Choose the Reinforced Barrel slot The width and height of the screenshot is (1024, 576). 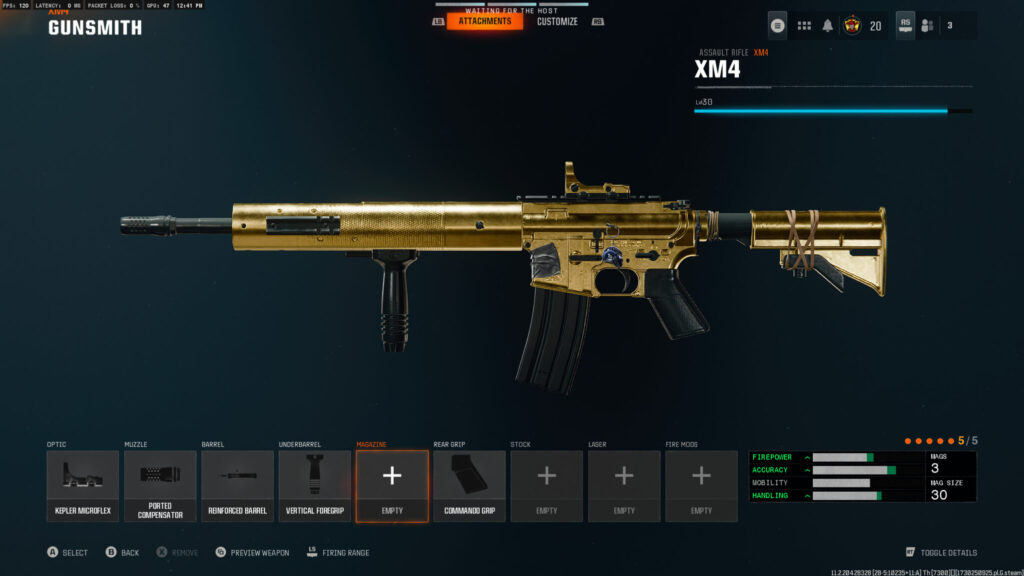(237, 485)
